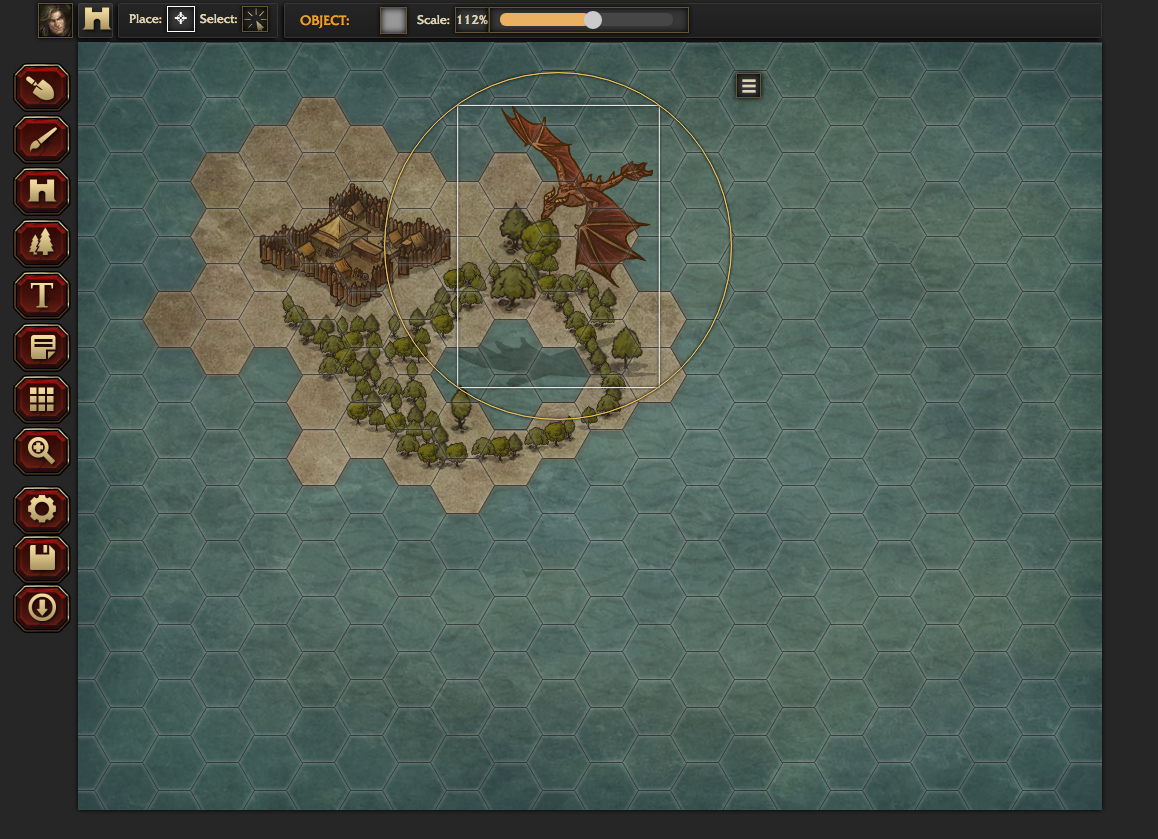Open the notes tool
The image size is (1158, 839).
[x=41, y=348]
